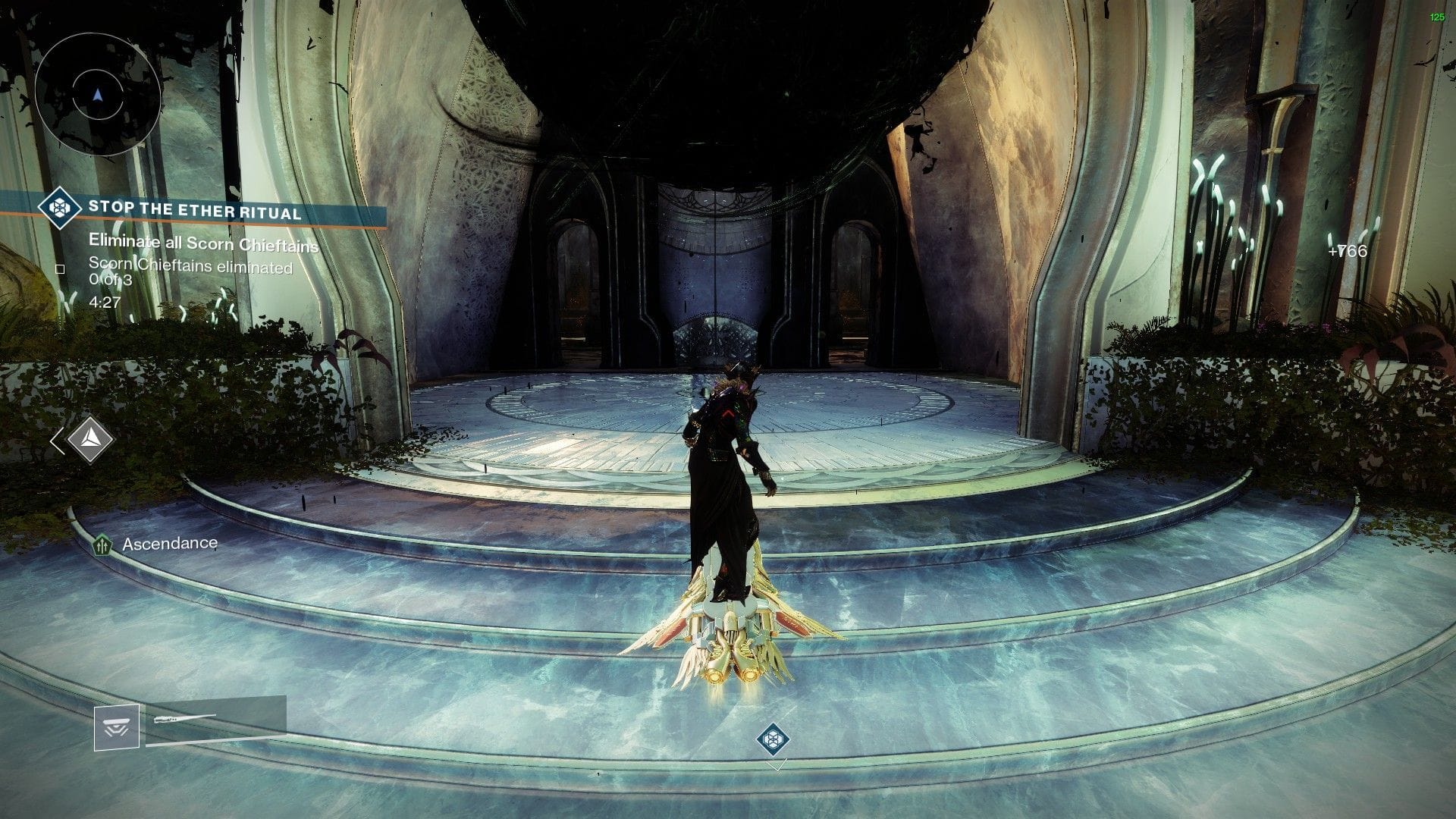The width and height of the screenshot is (1456, 819).
Task: Click the compass arrow on the radar
Action: [x=96, y=93]
